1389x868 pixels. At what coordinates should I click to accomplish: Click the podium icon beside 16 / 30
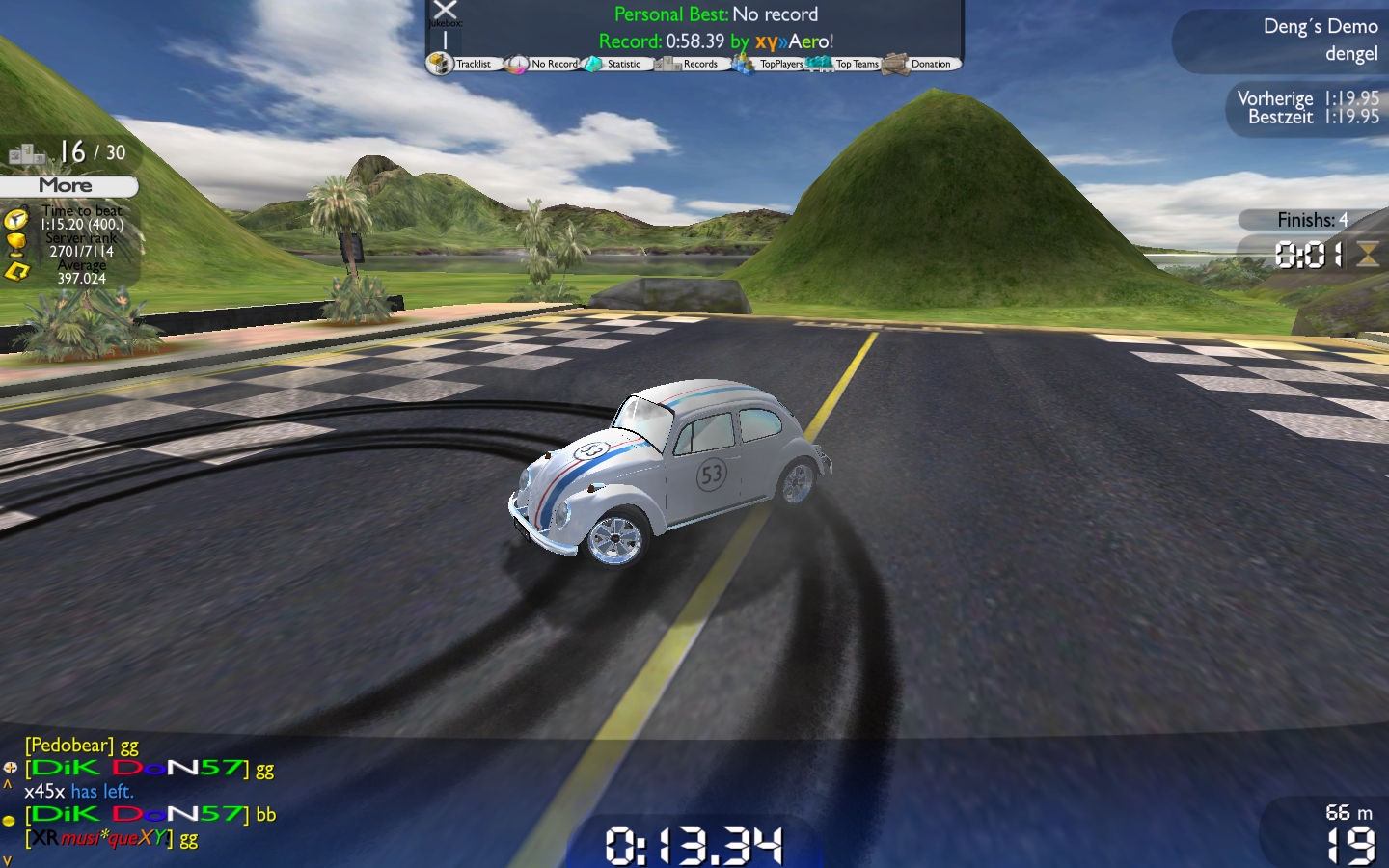click(27, 153)
